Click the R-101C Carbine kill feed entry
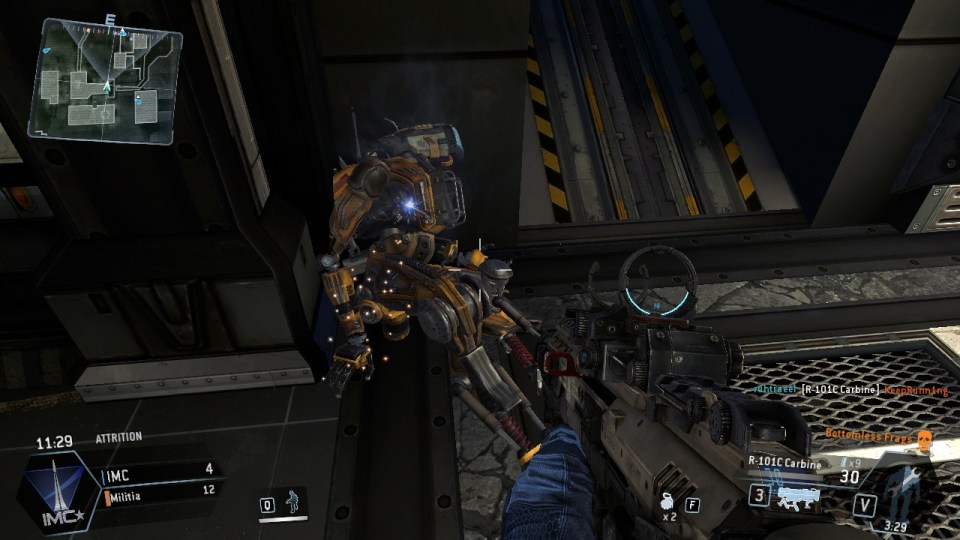The width and height of the screenshot is (960, 540). click(x=838, y=389)
